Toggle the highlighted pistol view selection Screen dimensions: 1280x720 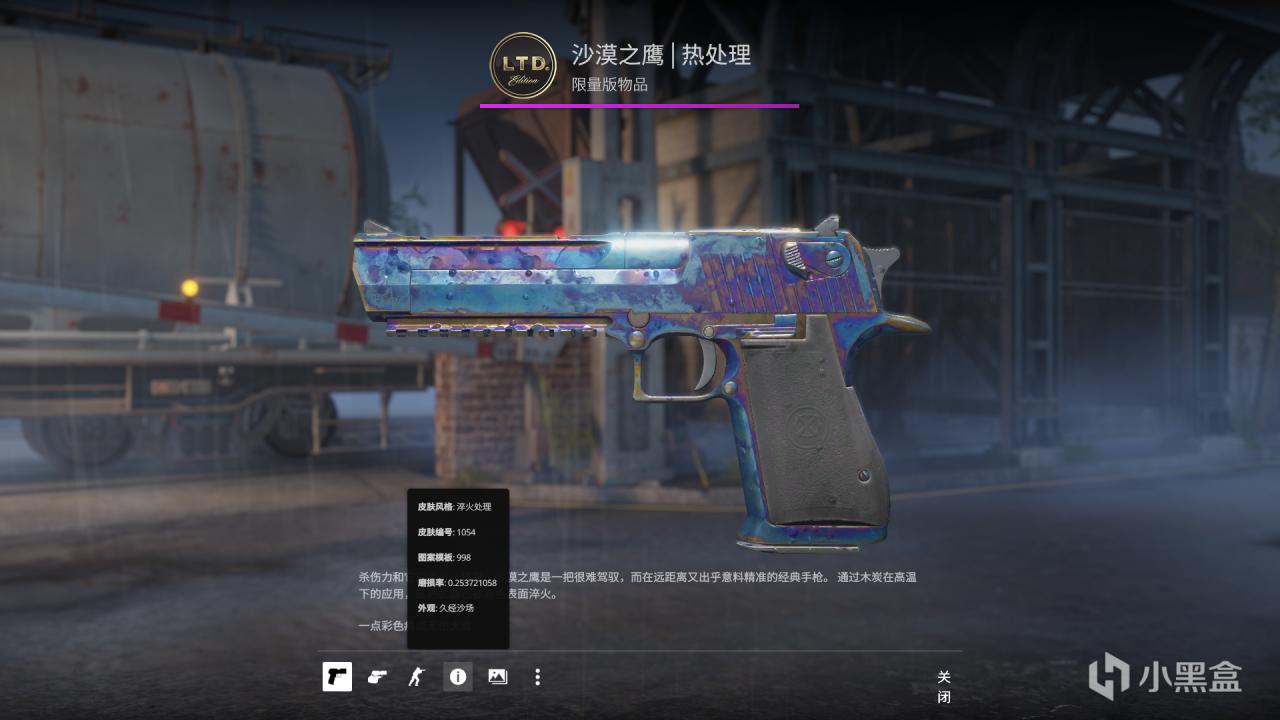coord(337,677)
